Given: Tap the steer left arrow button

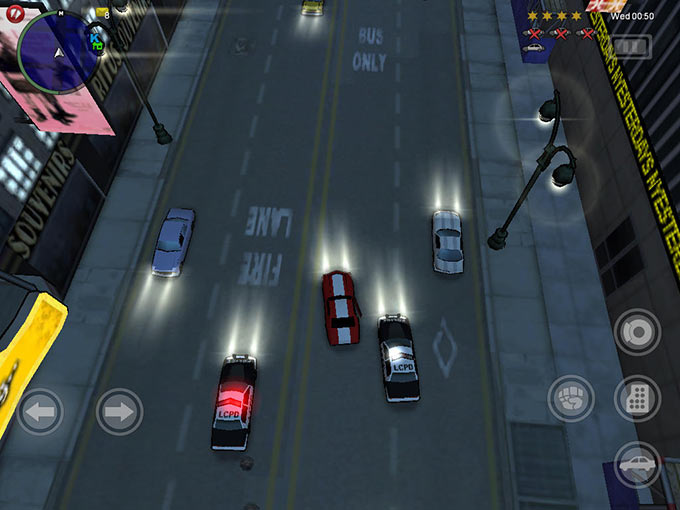Looking at the screenshot, I should [x=39, y=411].
